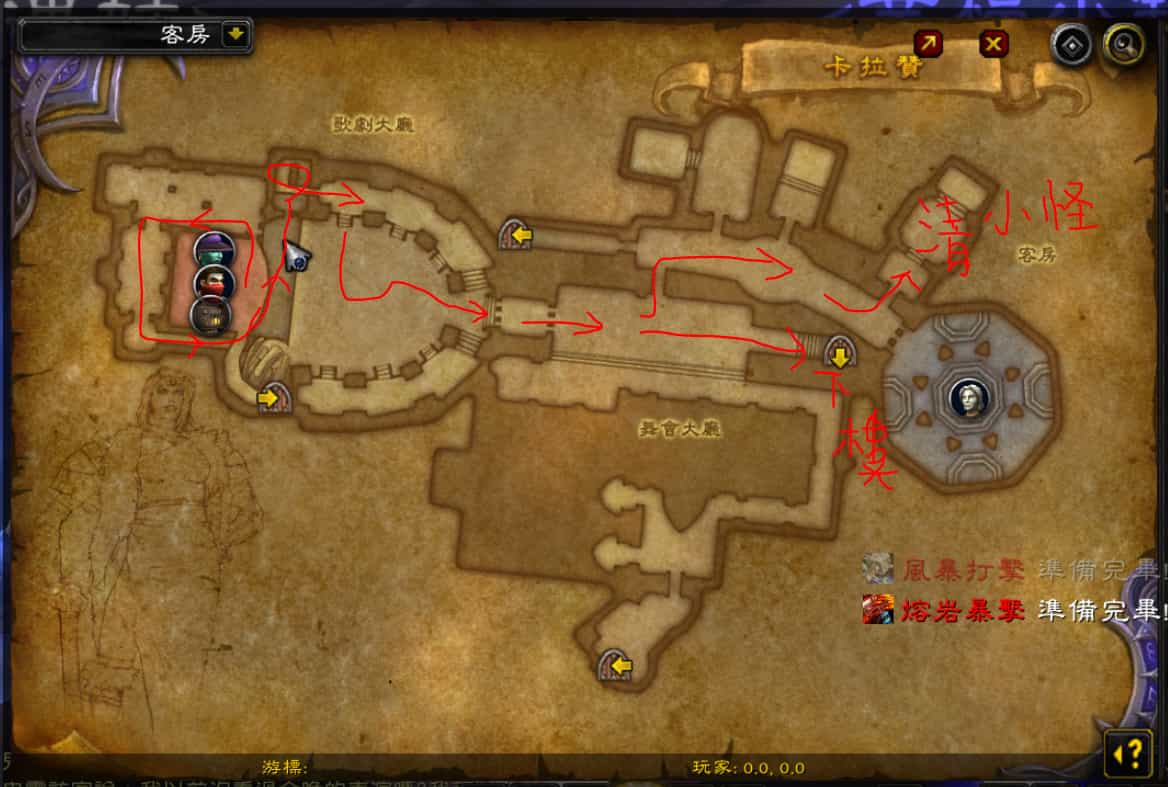The width and height of the screenshot is (1168, 787).
Task: Click the right-arrow door marker by the opera stage
Action: coord(271,398)
